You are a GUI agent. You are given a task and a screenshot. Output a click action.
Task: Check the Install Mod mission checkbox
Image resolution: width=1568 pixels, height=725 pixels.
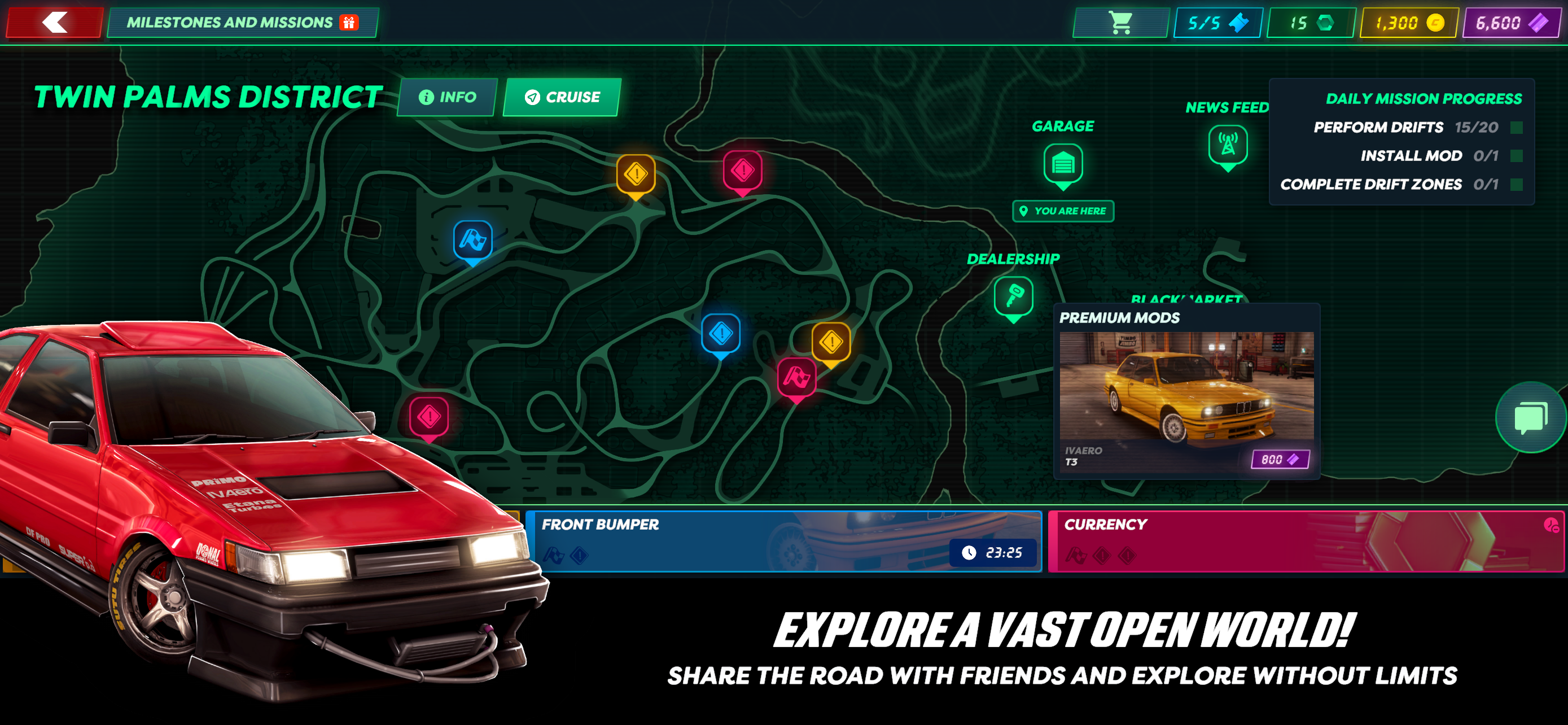click(1516, 156)
